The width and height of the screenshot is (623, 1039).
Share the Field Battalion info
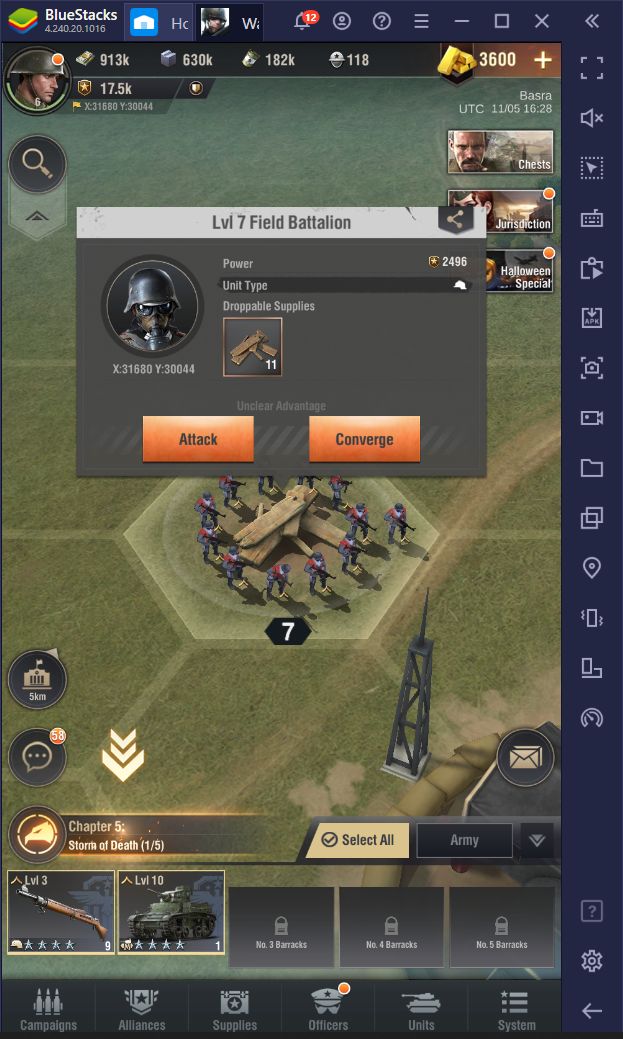pyautogui.click(x=455, y=221)
